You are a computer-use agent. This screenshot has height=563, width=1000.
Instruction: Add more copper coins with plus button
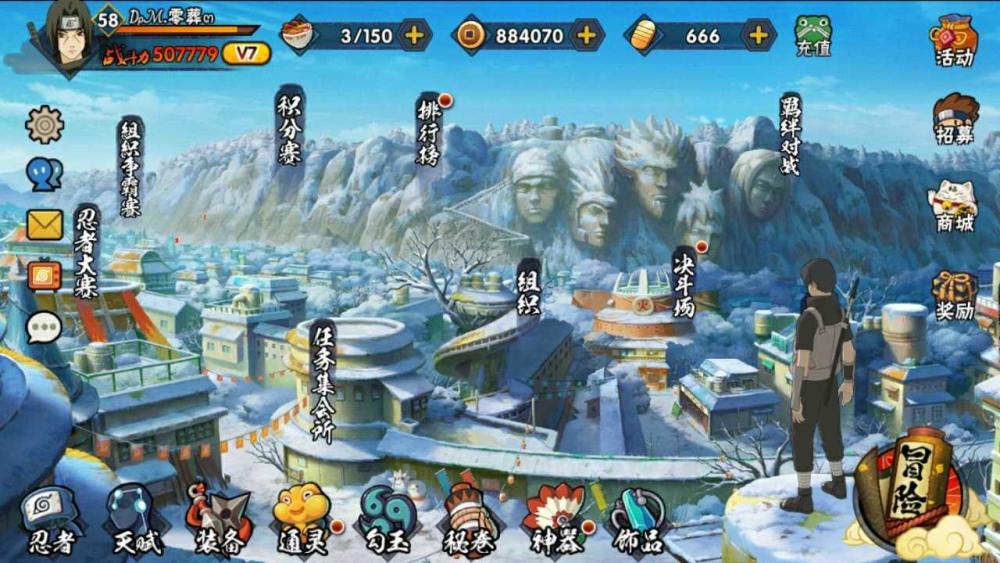tap(586, 35)
